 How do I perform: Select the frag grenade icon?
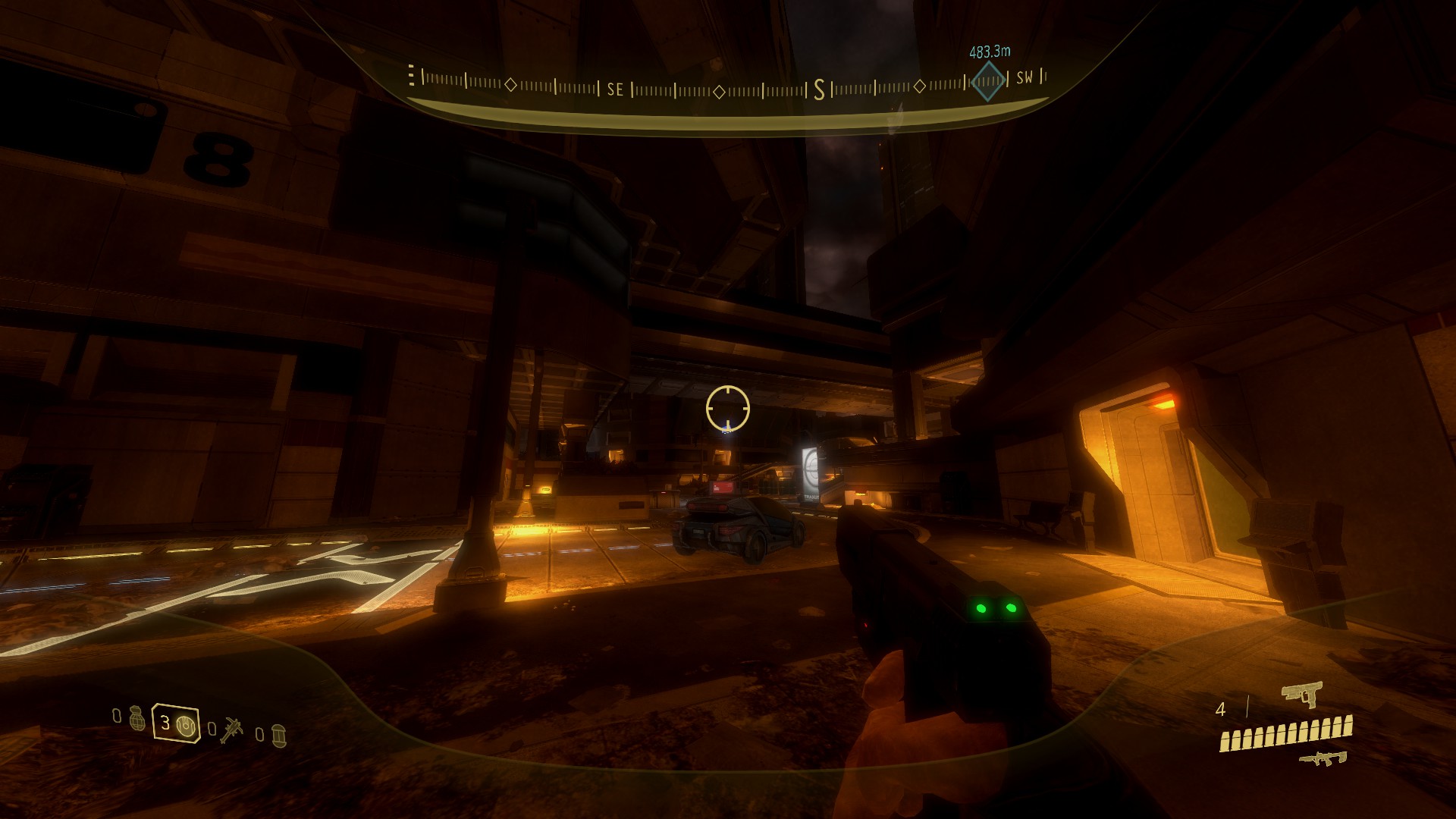136,717
